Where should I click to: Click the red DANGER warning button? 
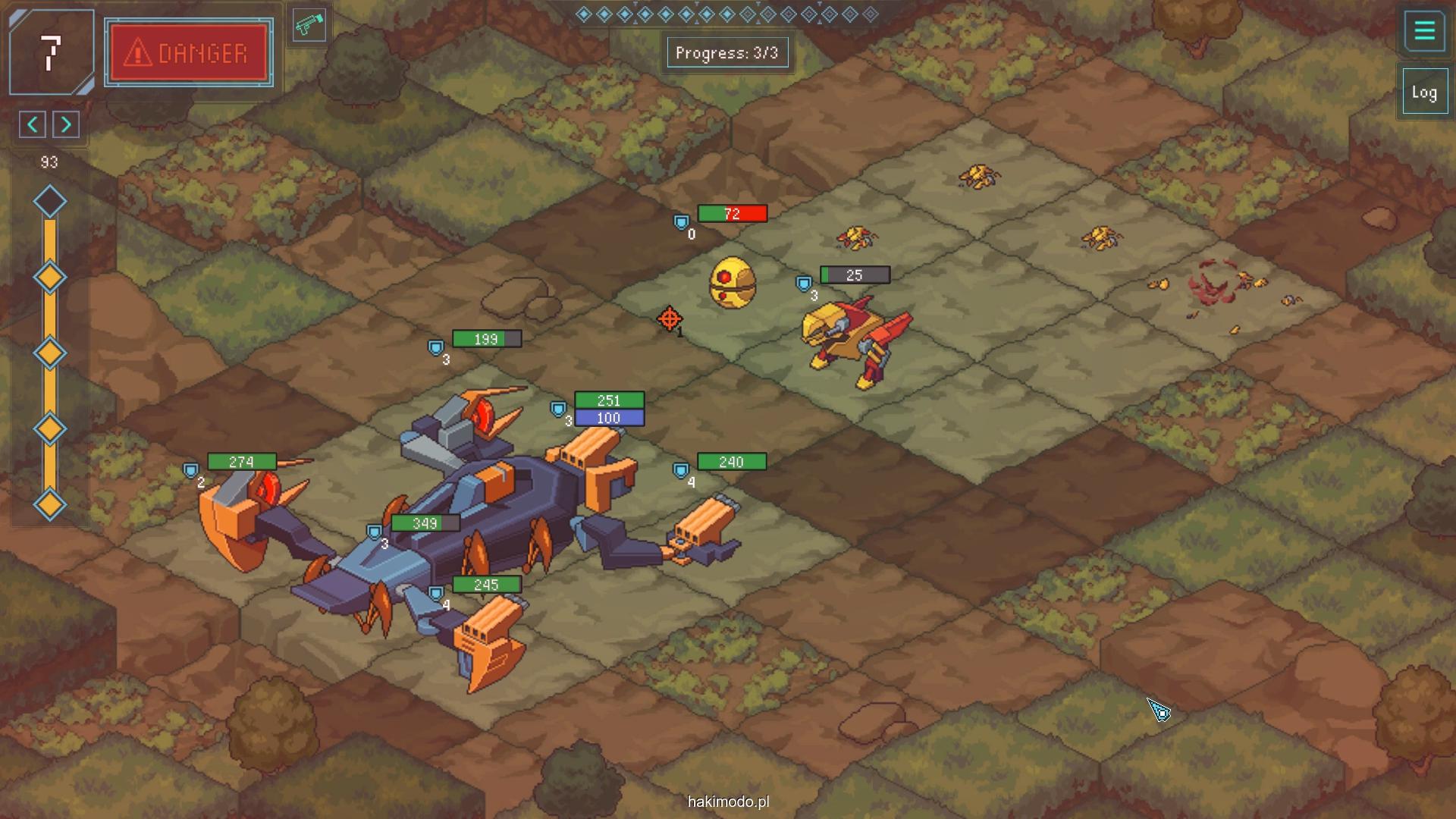point(189,53)
